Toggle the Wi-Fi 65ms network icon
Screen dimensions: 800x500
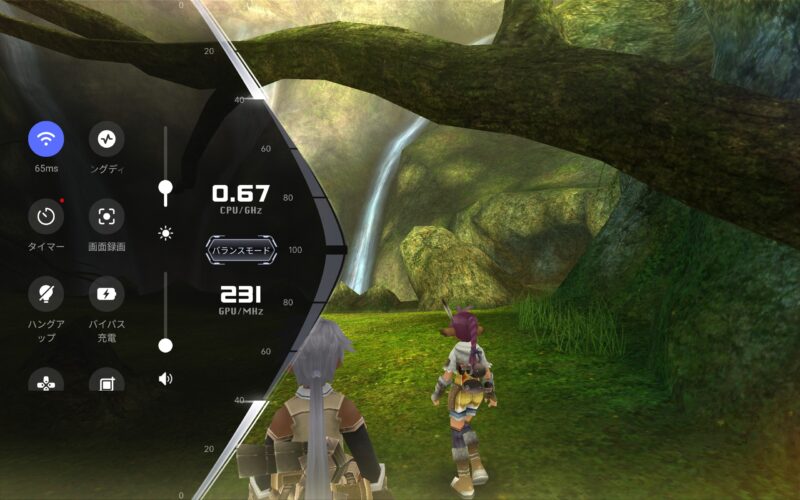(46, 138)
